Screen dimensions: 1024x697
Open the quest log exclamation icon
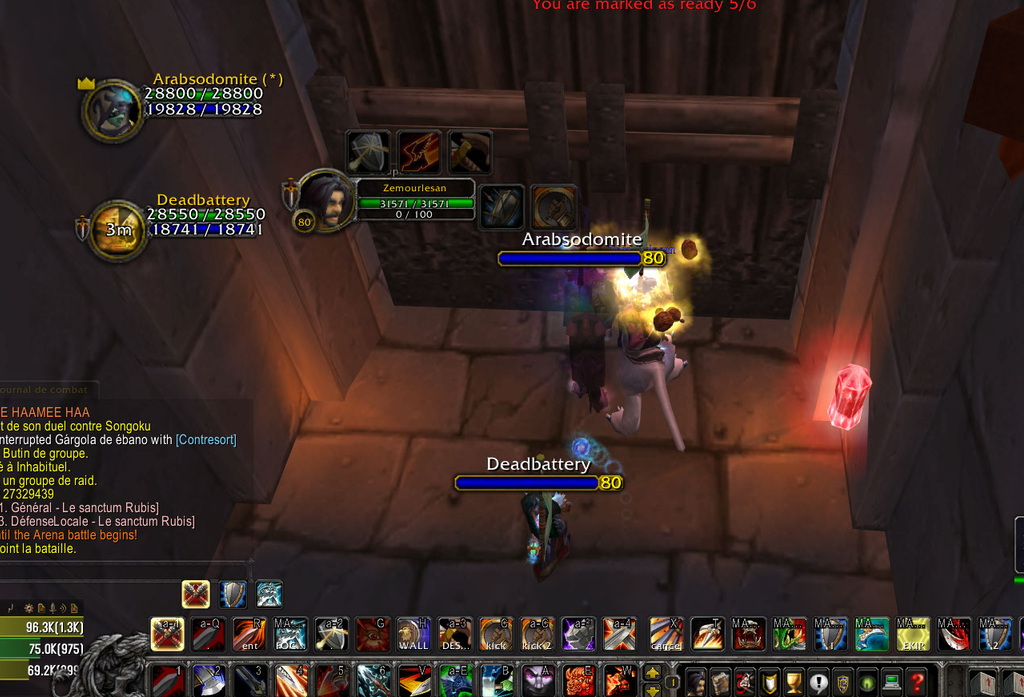point(818,682)
